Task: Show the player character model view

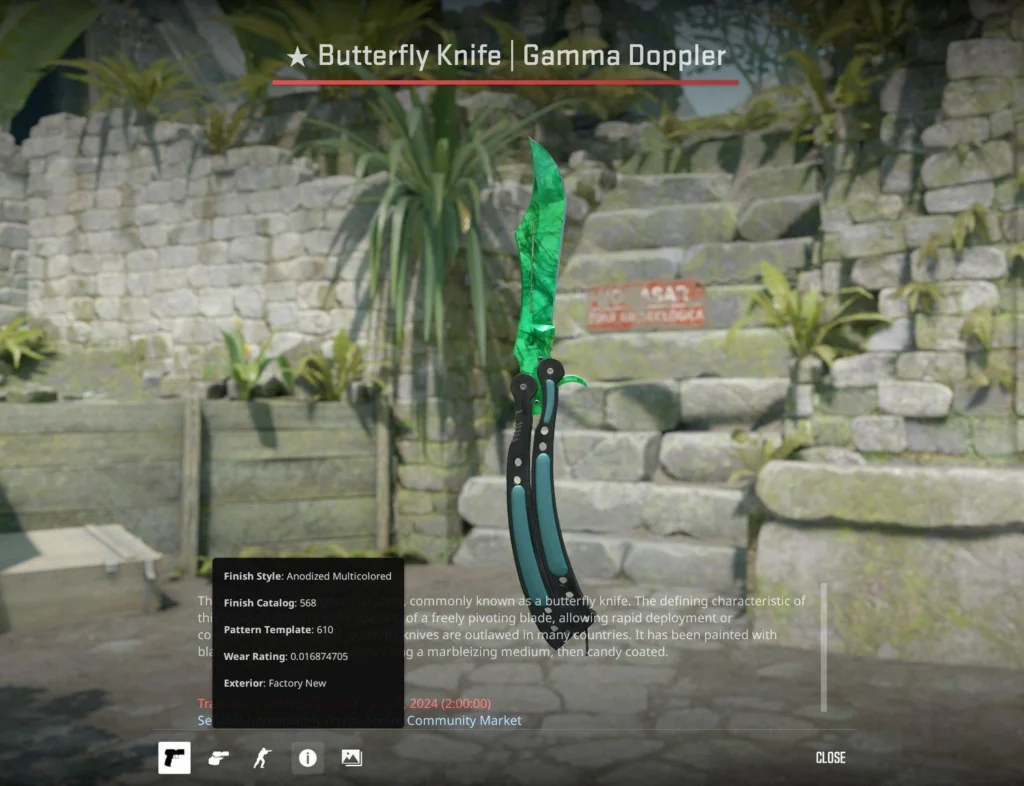Action: [262, 758]
